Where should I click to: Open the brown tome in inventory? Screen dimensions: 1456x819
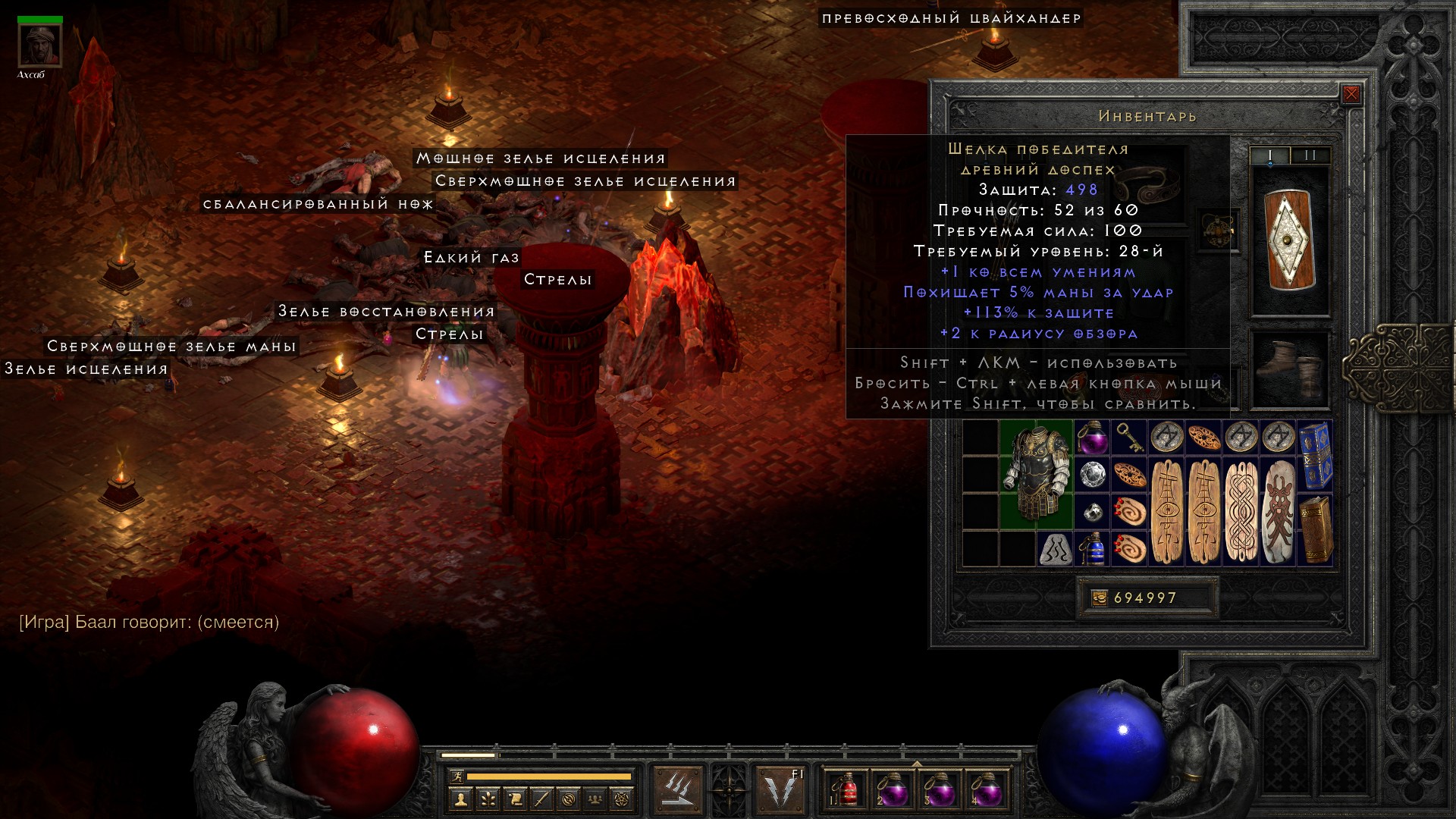pos(1316,530)
